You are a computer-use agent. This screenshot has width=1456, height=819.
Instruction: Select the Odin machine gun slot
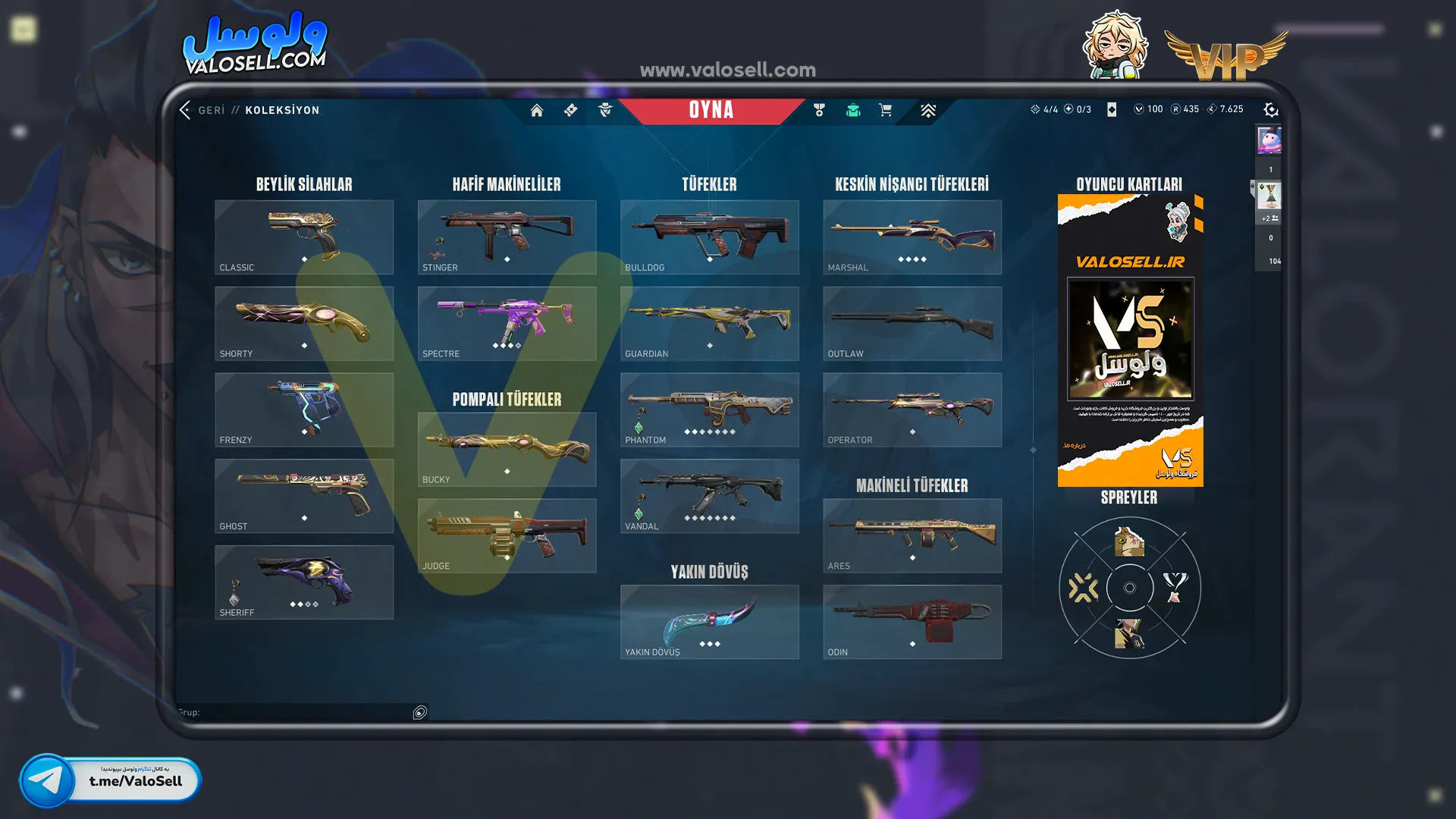[x=912, y=622]
